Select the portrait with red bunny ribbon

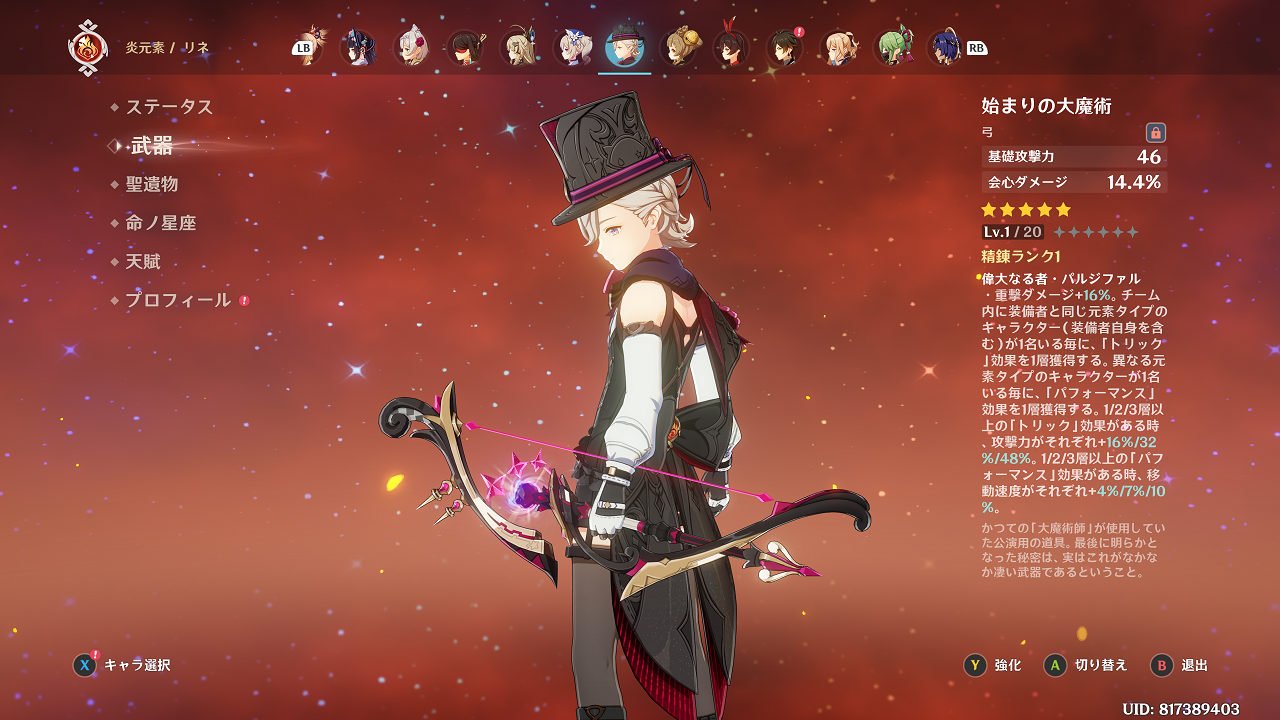(731, 47)
